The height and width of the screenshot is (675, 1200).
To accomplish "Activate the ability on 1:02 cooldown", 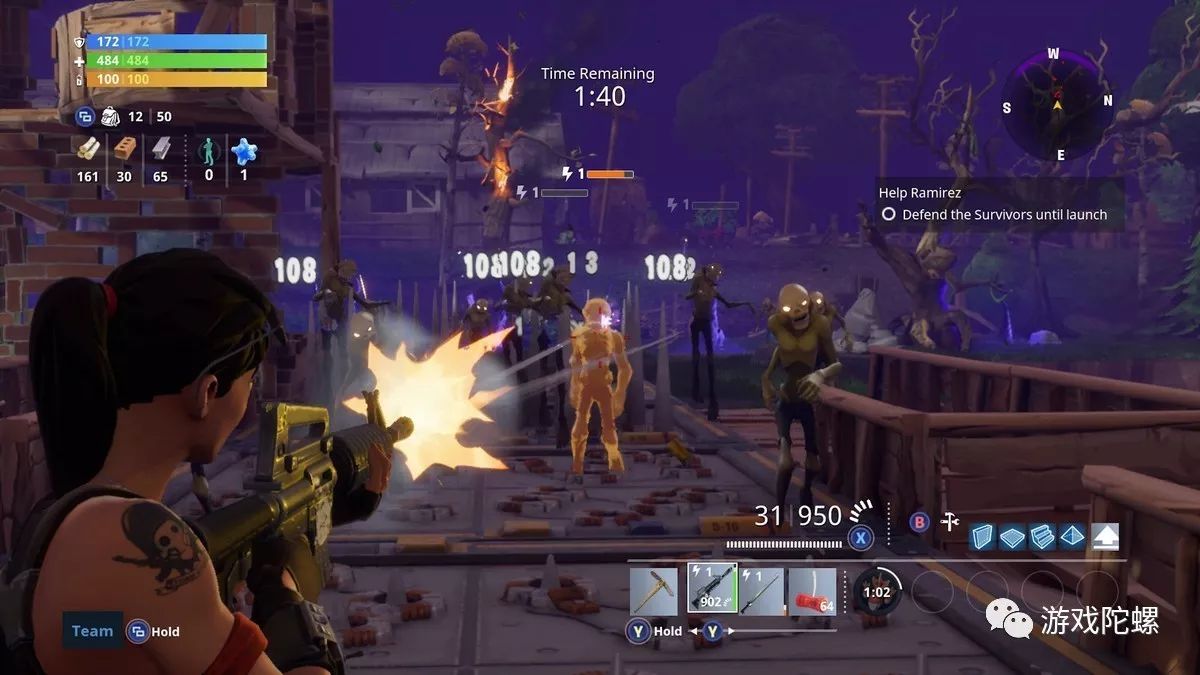I will pos(877,591).
